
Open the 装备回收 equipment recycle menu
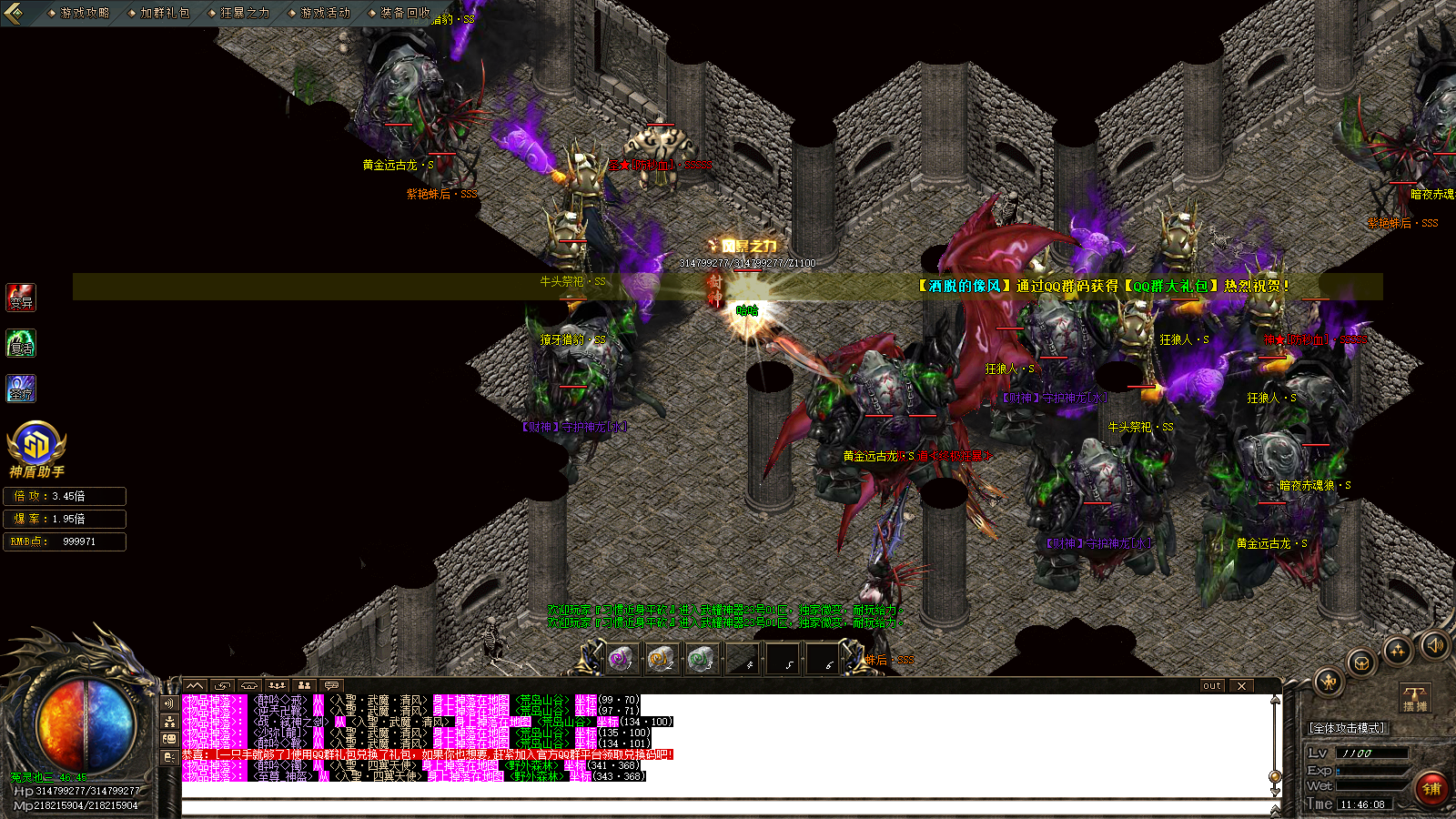click(404, 13)
